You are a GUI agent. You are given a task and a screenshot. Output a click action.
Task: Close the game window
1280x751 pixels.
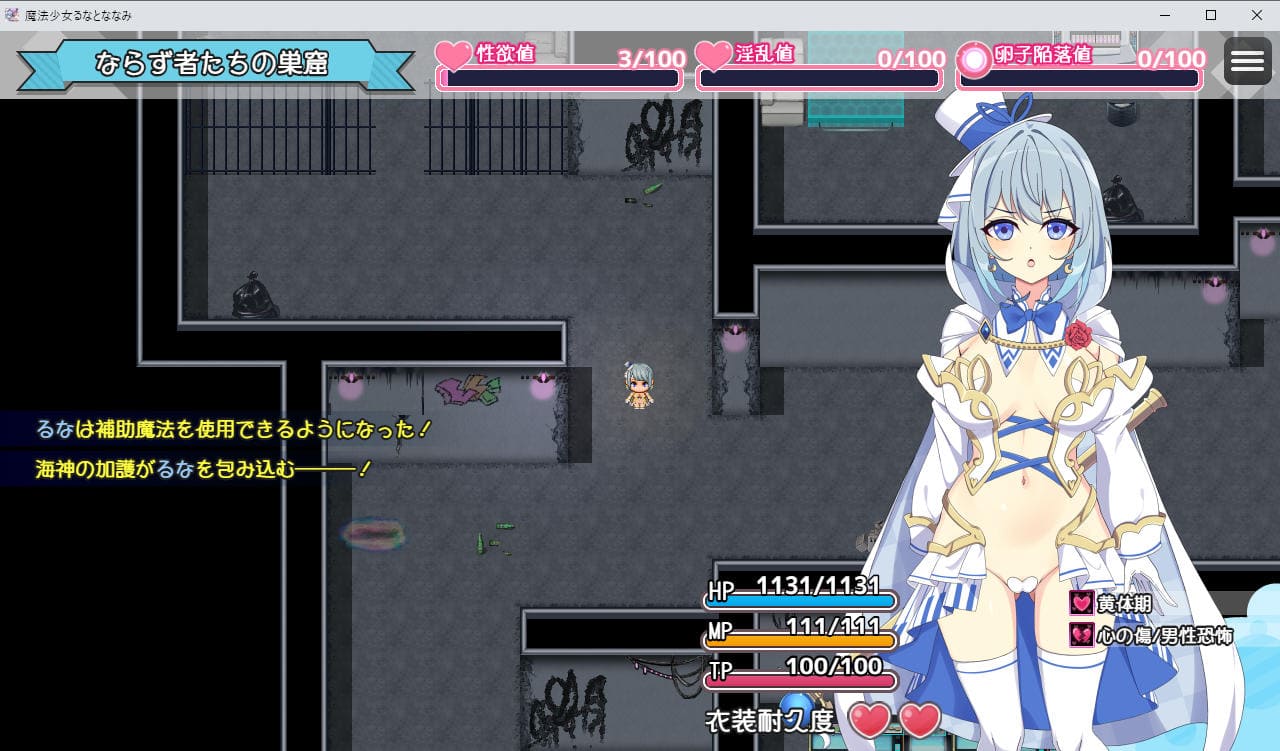pyautogui.click(x=1257, y=15)
